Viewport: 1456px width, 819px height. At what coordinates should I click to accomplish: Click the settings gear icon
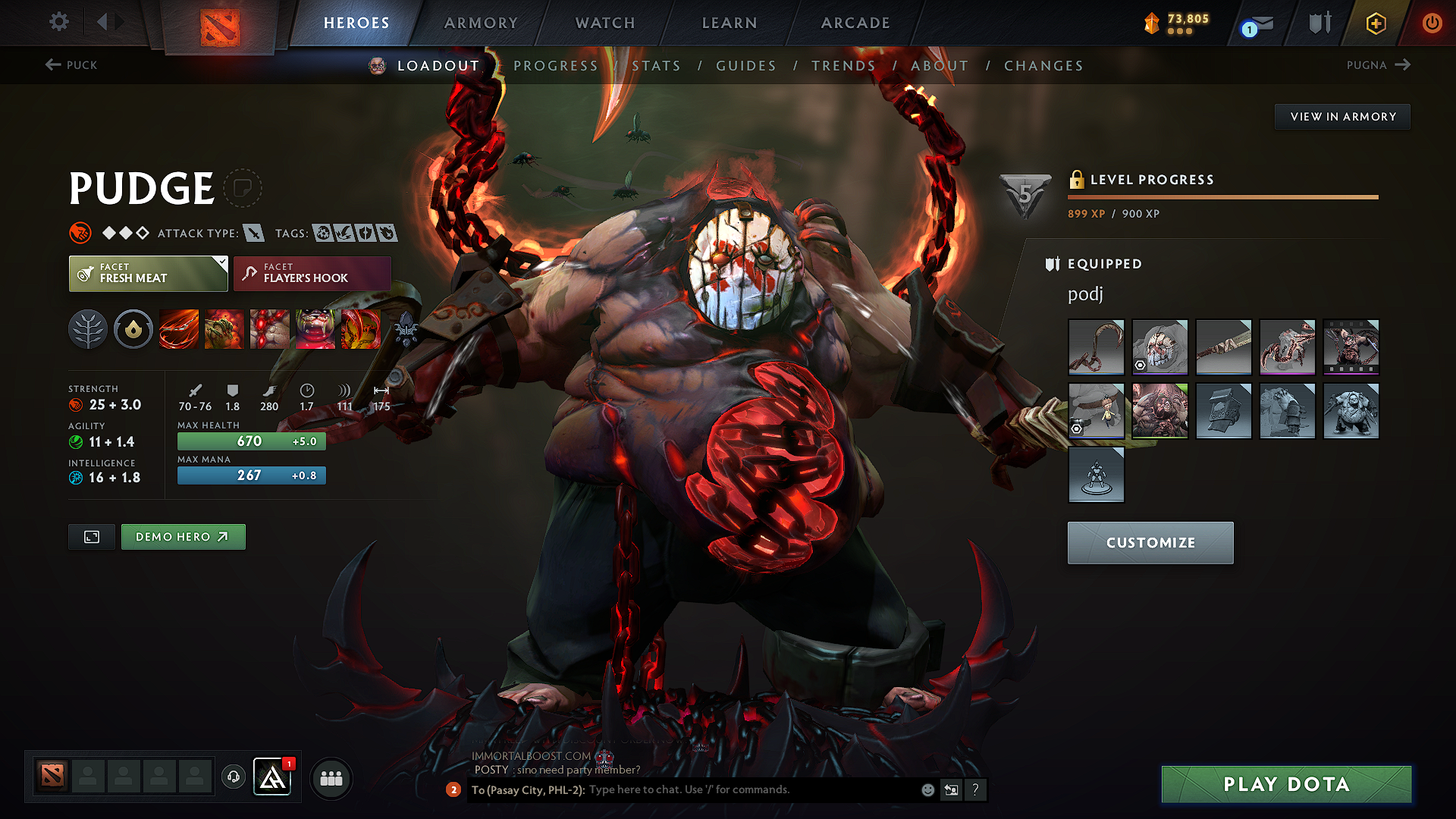[x=58, y=22]
